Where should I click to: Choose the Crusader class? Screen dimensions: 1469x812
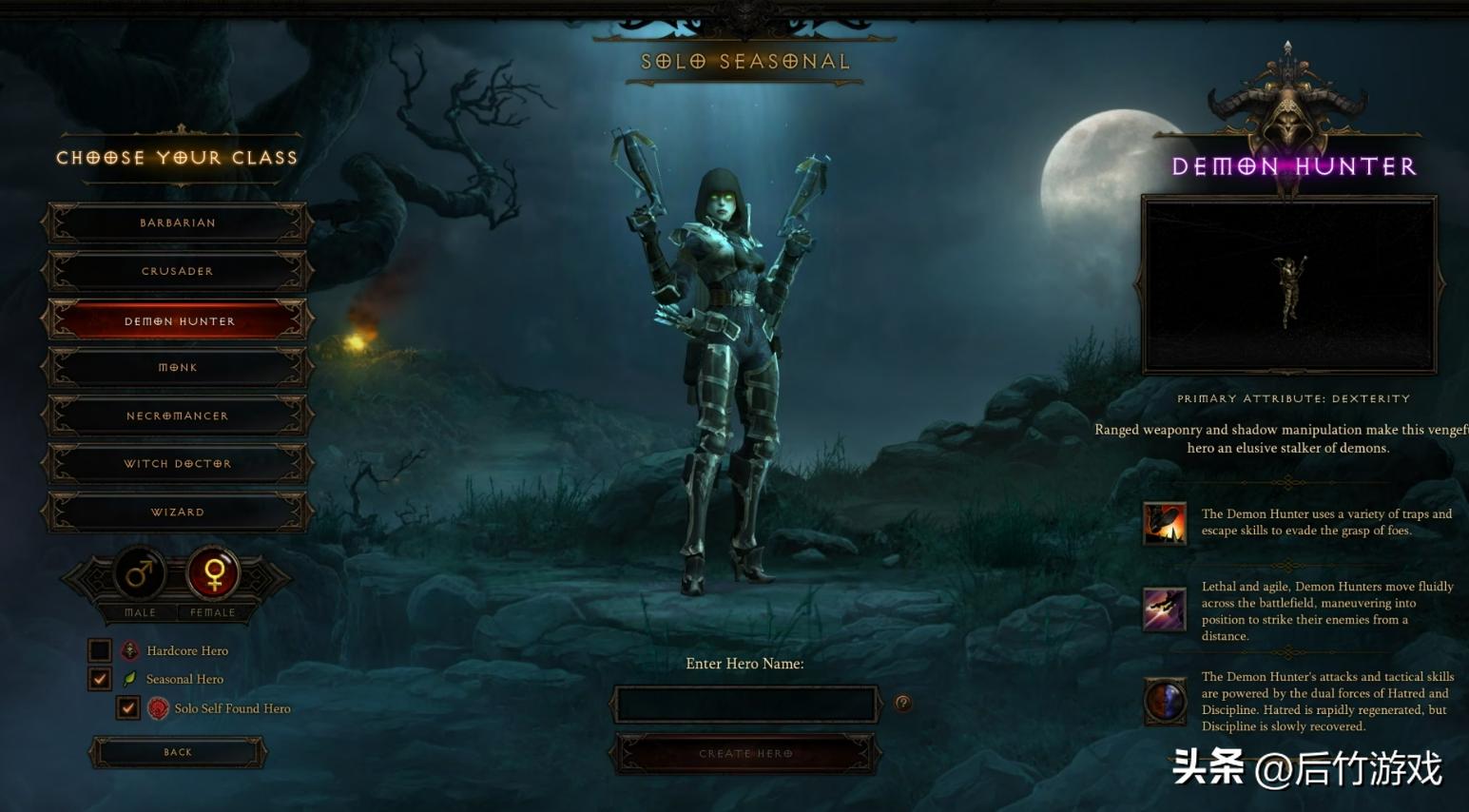(x=178, y=271)
